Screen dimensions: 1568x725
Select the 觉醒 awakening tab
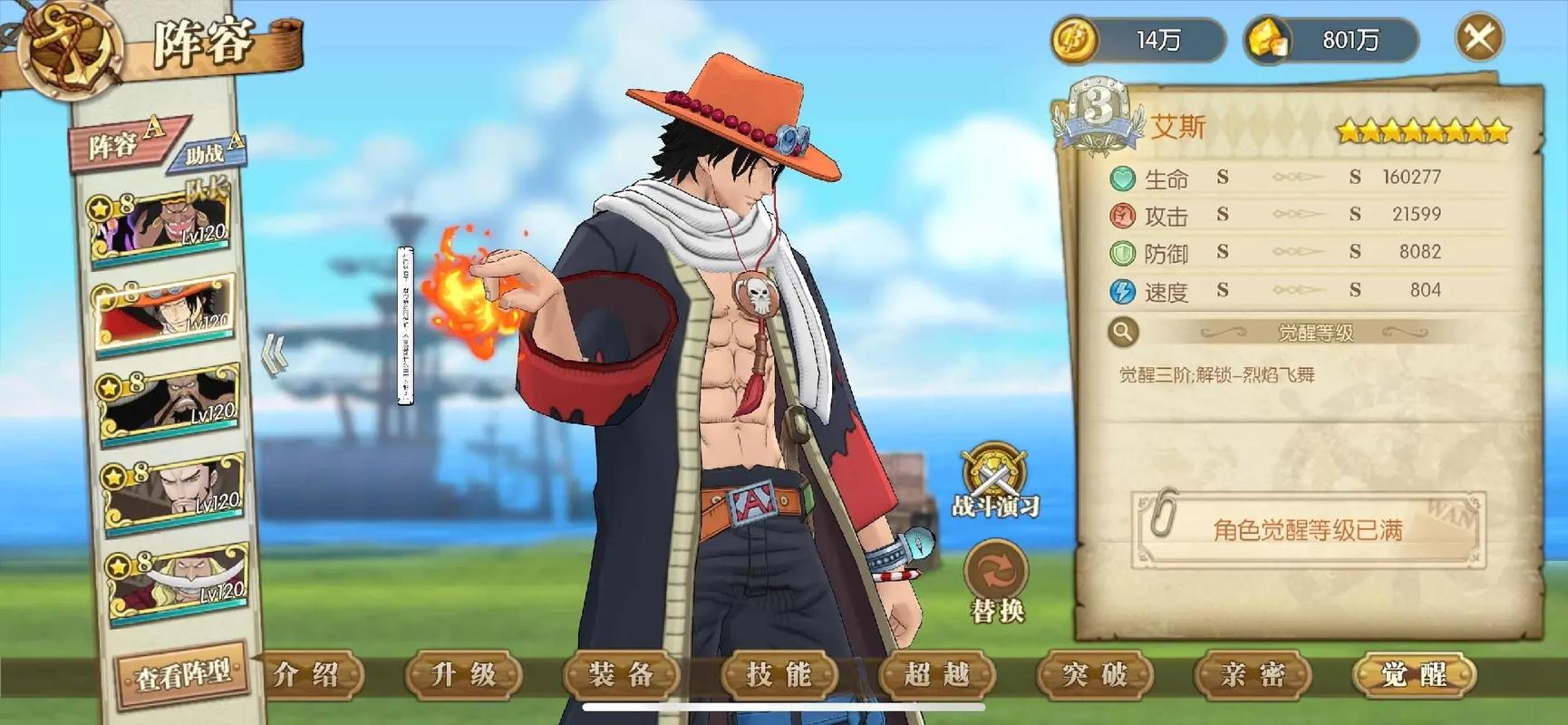pos(1413,675)
